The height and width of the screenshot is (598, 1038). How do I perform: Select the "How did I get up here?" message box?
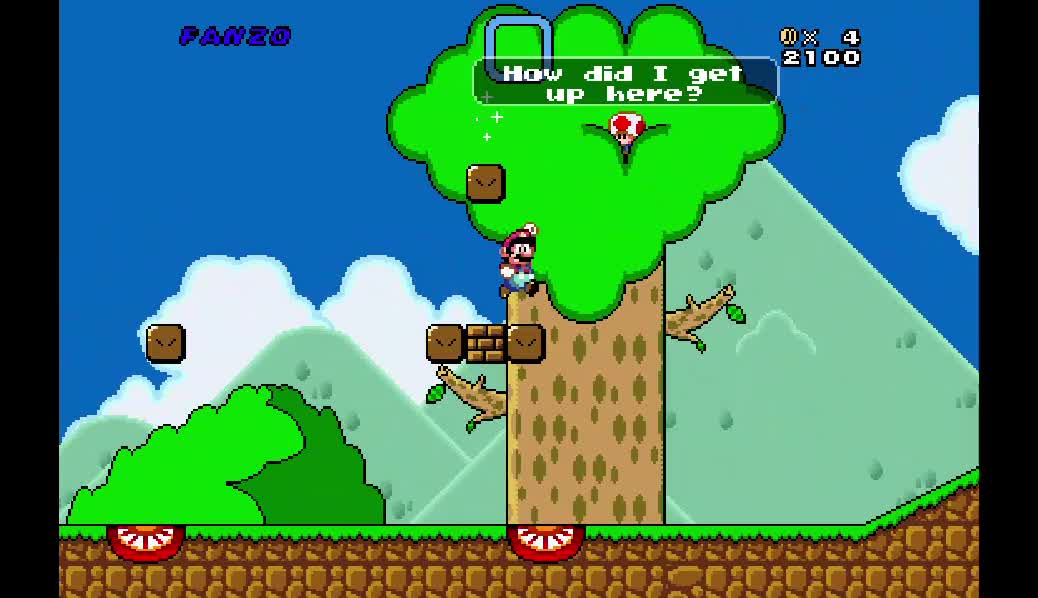coord(625,83)
